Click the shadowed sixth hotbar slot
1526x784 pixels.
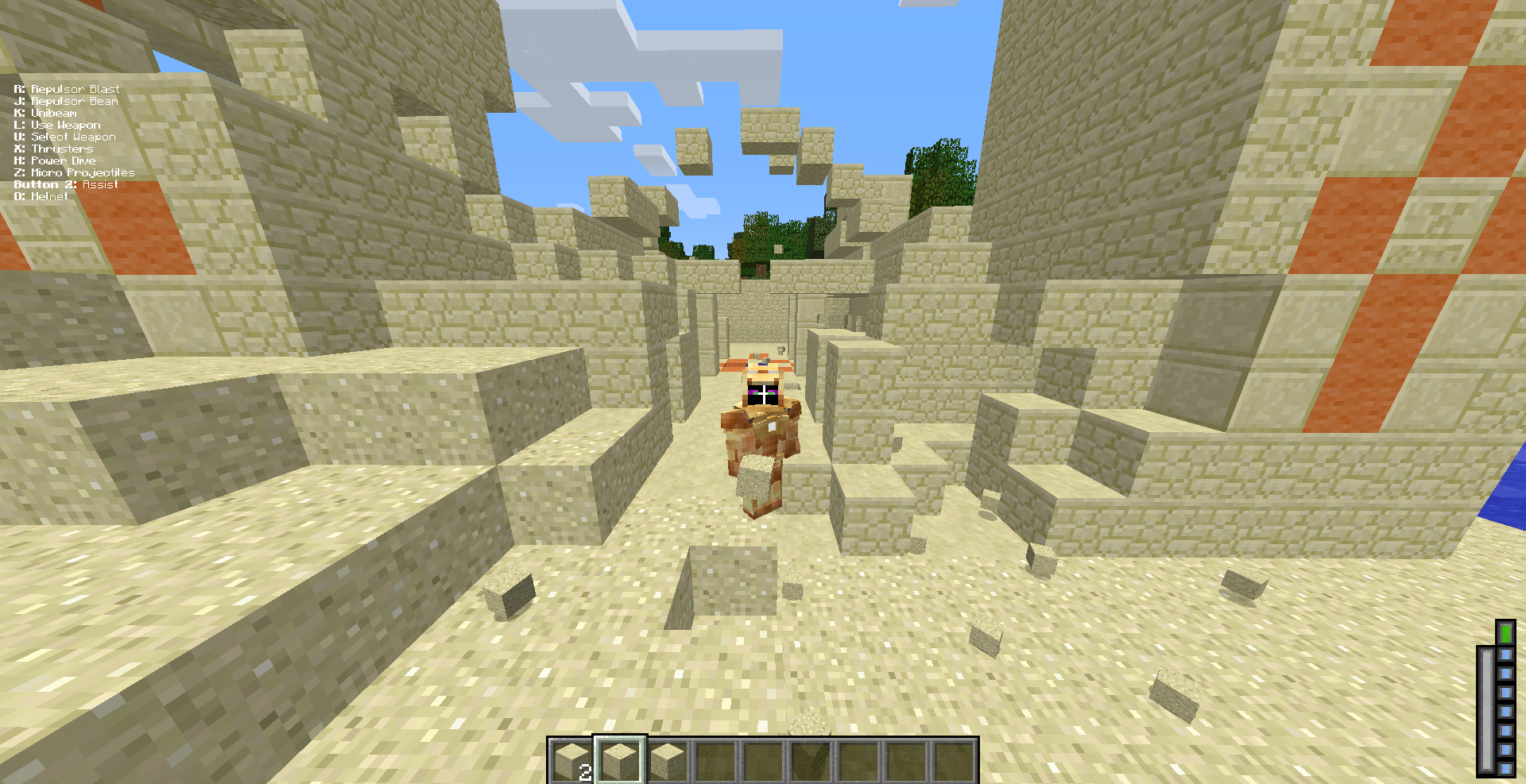pos(811,759)
